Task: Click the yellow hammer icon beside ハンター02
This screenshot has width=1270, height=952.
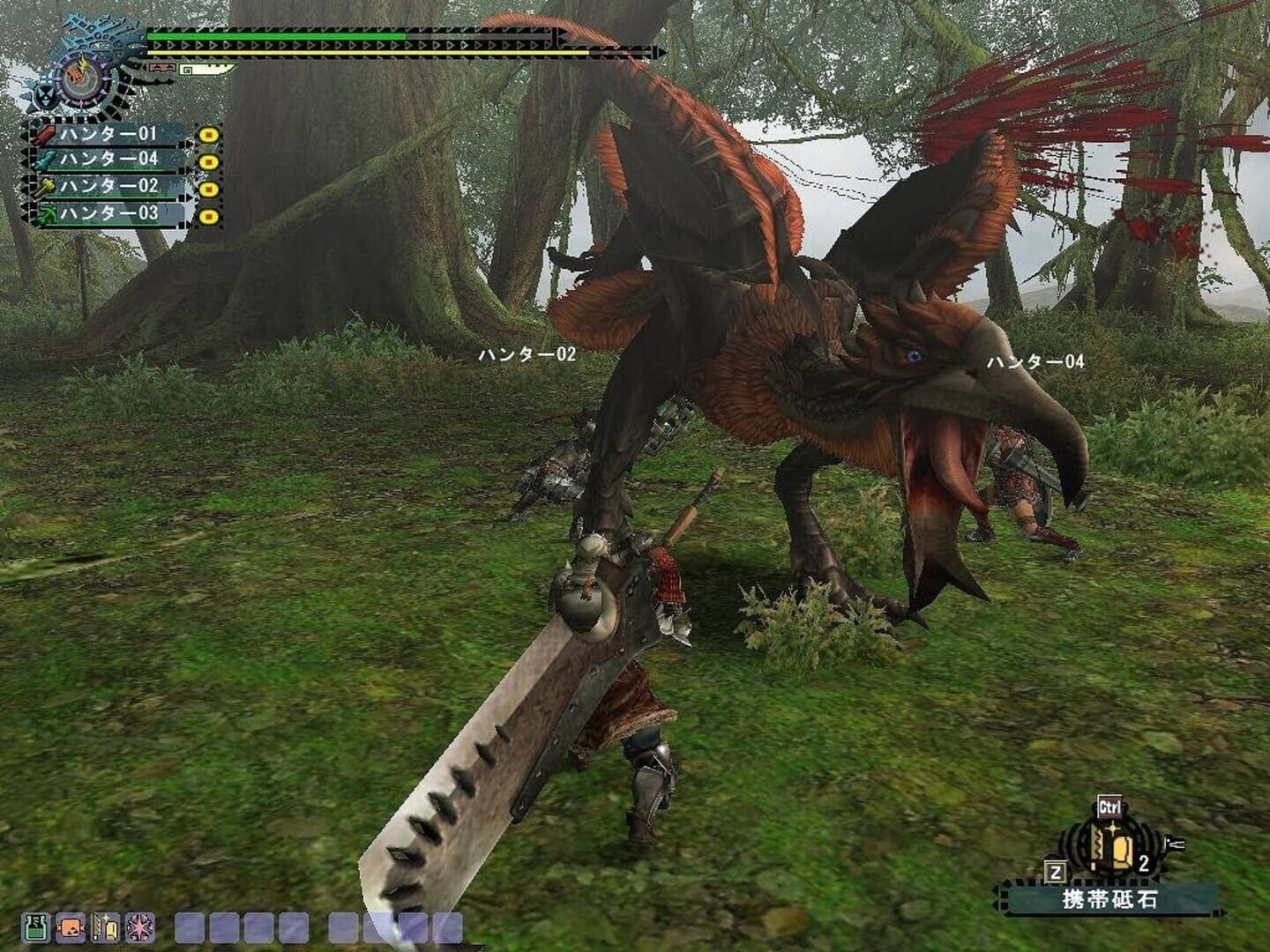Action: tap(46, 188)
